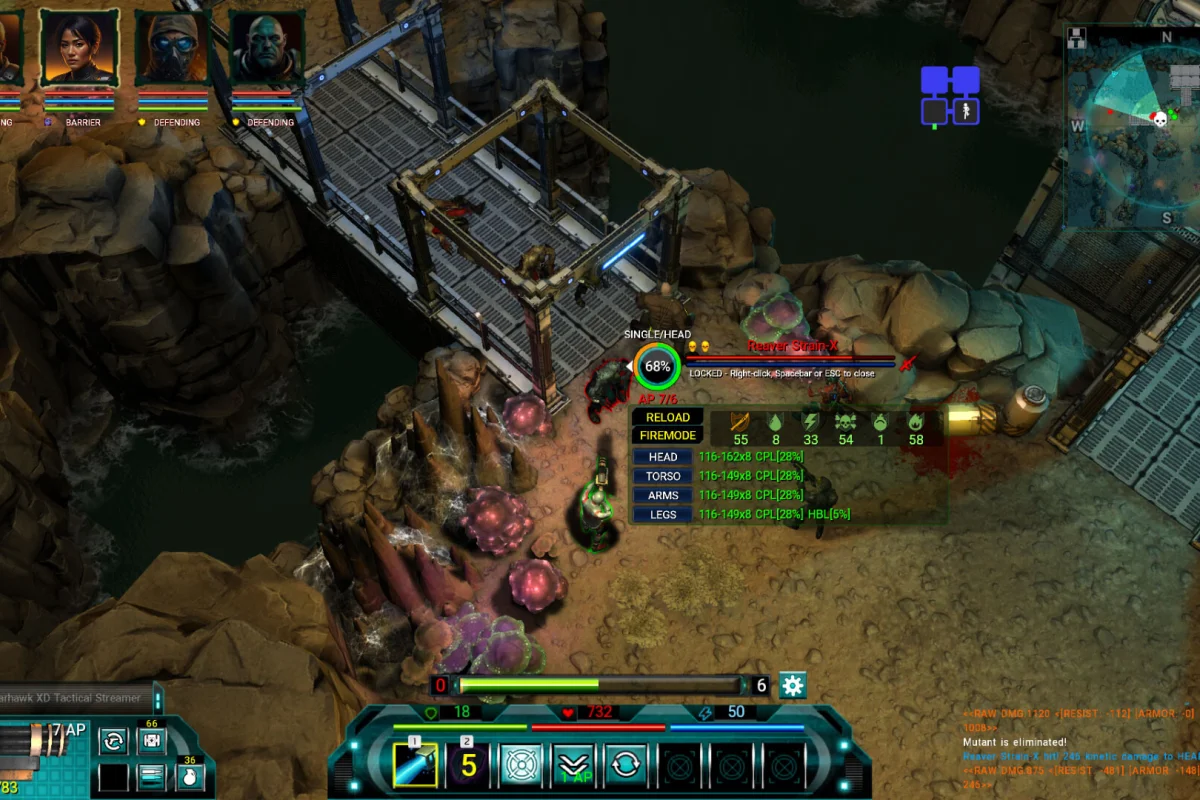Aim at the ARMS option
Screen dimensions: 1200x800
coord(662,495)
